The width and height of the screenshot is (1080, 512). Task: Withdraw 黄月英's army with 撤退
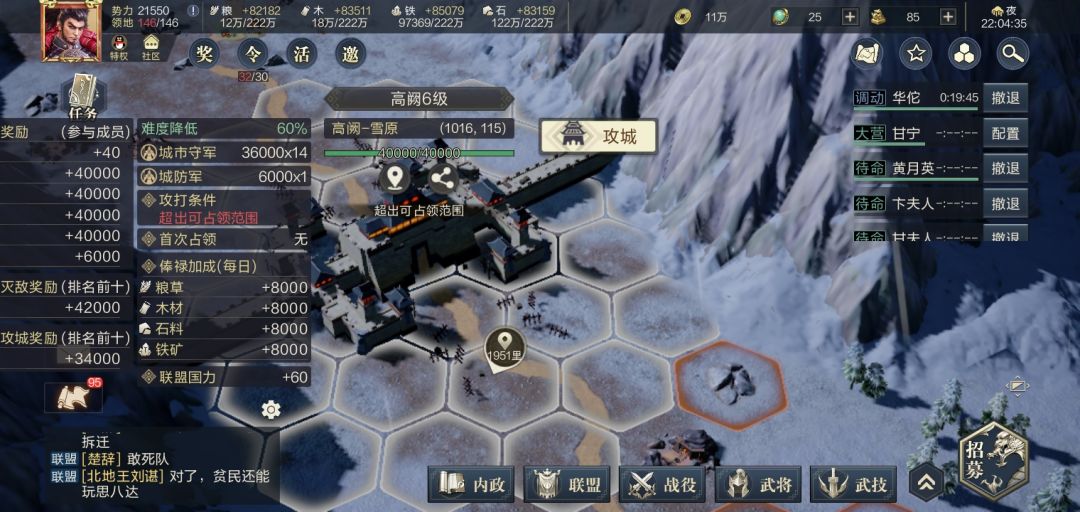(x=1005, y=168)
